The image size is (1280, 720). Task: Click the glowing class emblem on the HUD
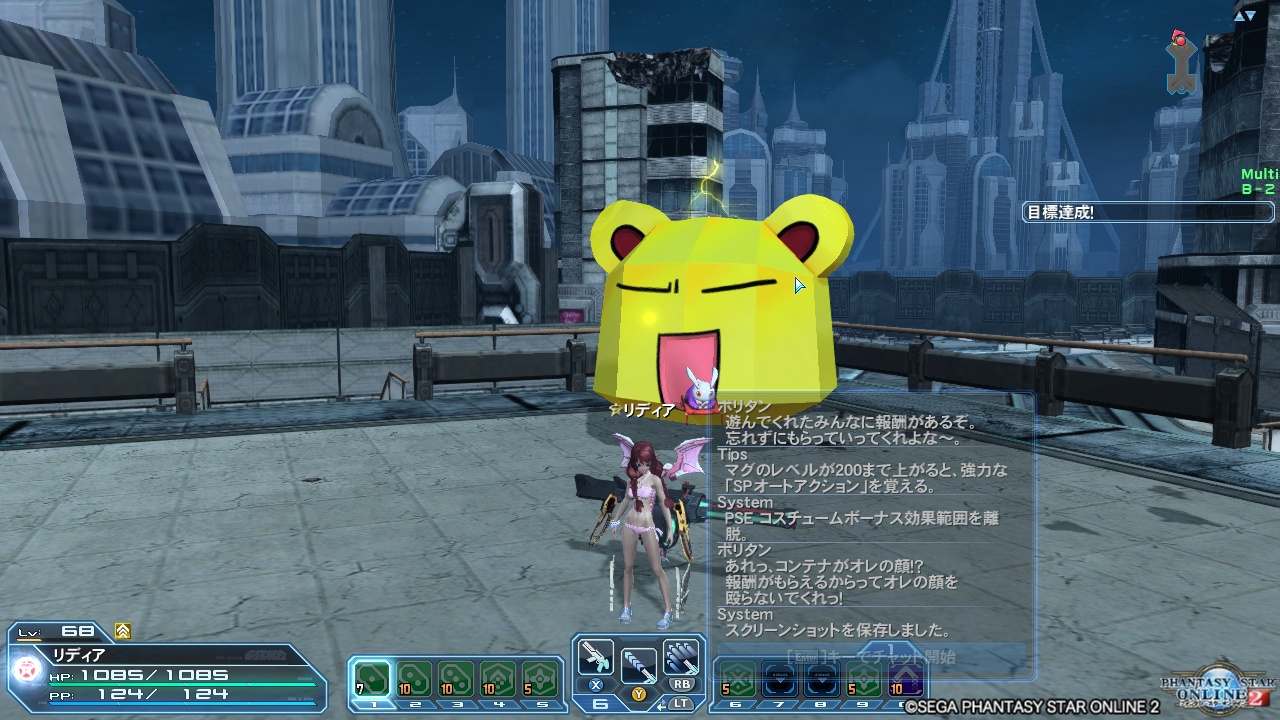[26, 668]
